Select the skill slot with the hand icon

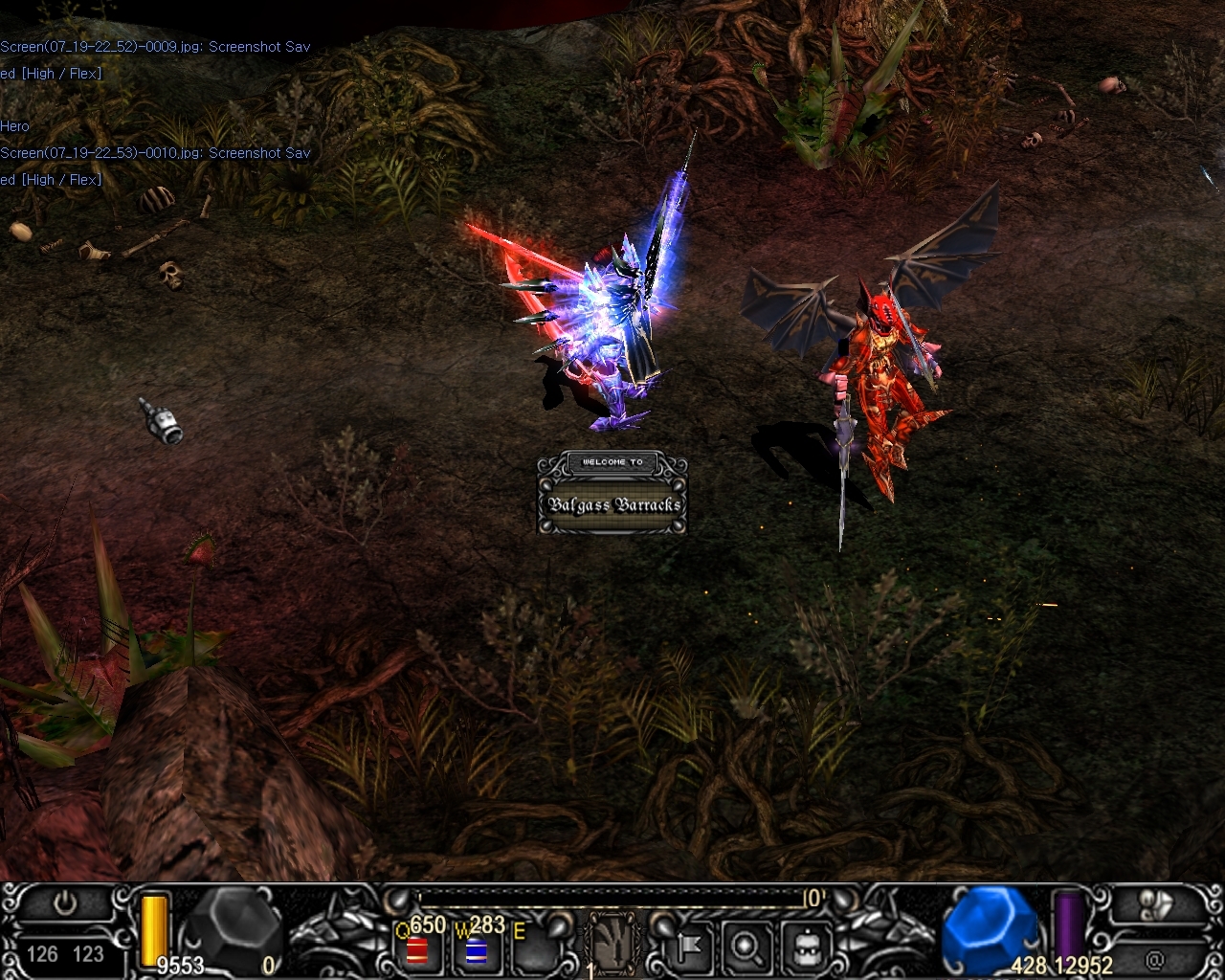[612, 943]
